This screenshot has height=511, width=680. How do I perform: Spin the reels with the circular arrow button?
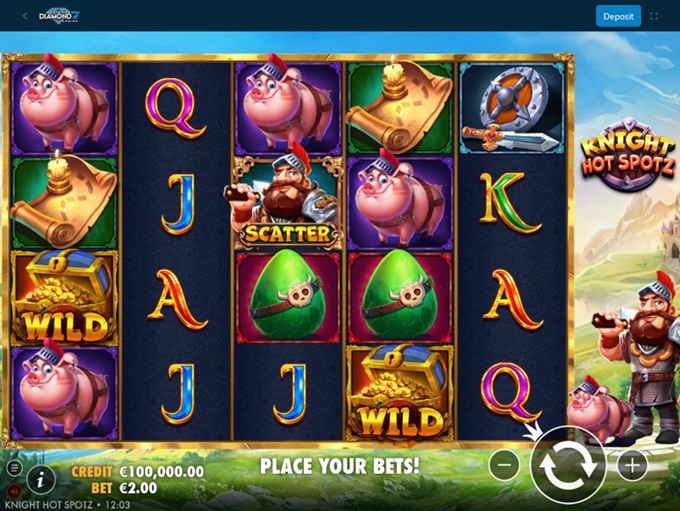point(567,465)
